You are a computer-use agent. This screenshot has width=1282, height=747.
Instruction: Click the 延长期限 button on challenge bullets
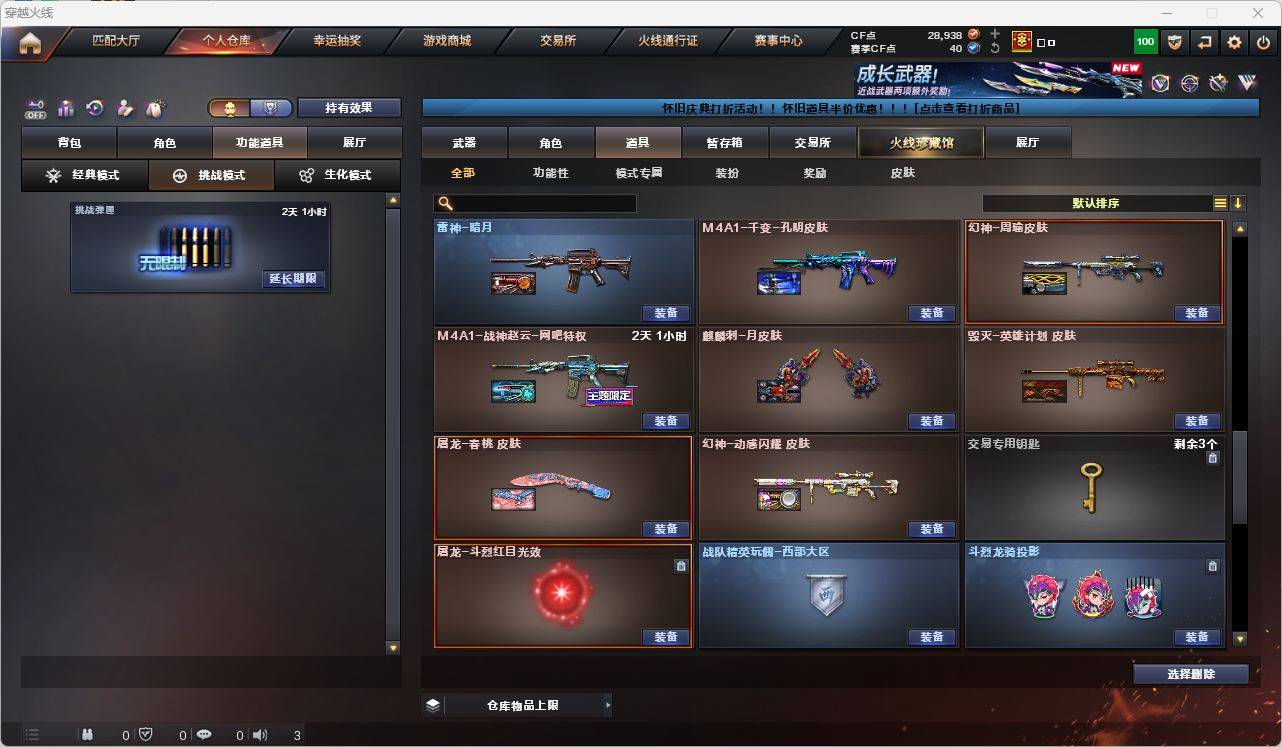tap(296, 279)
